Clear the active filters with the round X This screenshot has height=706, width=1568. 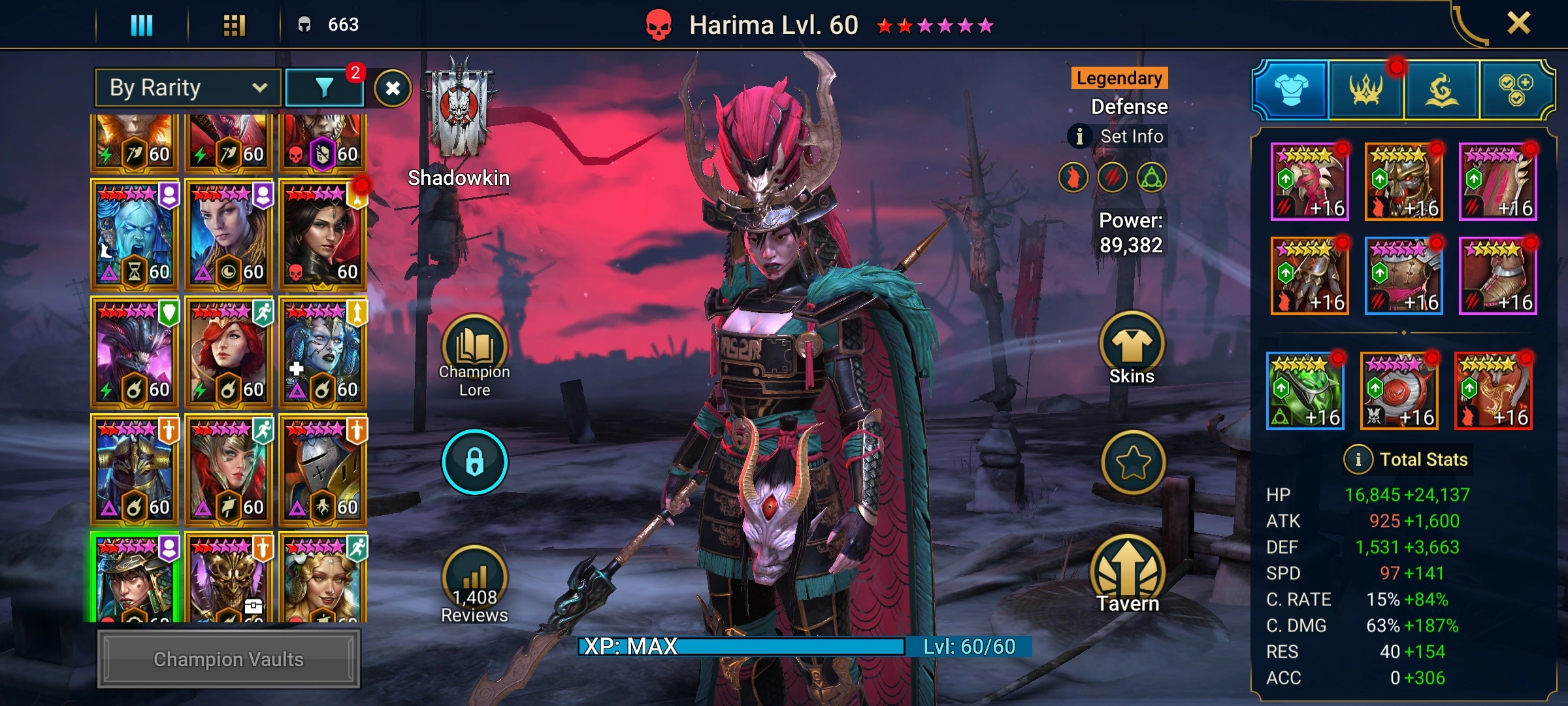tap(393, 88)
